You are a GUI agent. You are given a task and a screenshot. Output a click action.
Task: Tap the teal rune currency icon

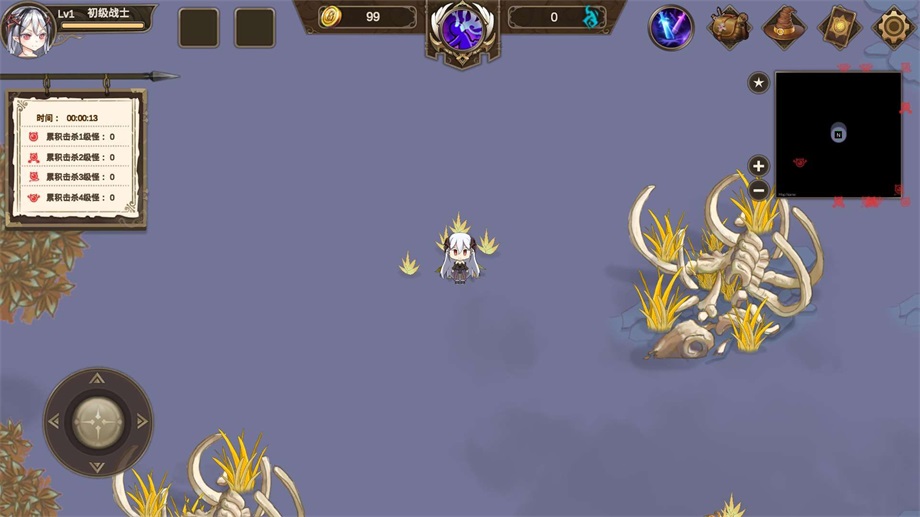point(594,17)
